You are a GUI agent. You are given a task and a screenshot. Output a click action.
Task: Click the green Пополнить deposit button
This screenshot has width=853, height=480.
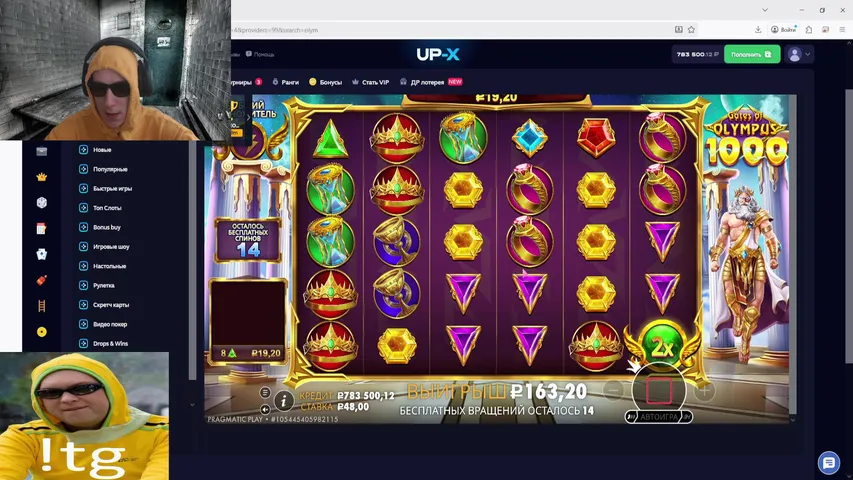[751, 54]
